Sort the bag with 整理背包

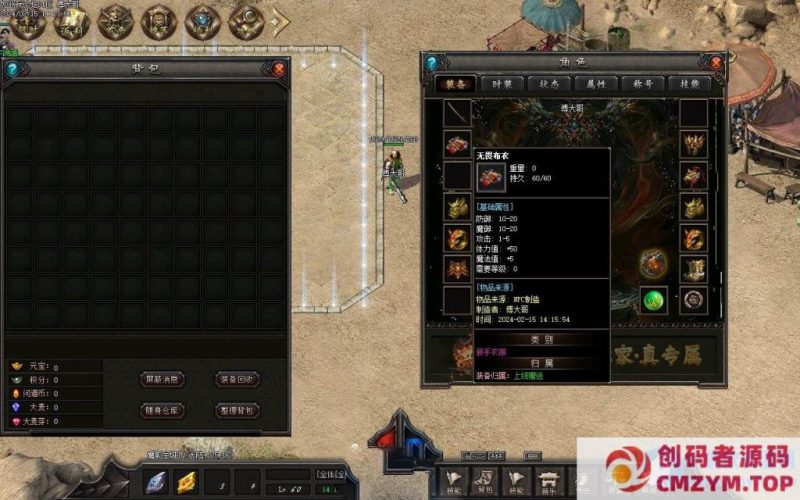point(238,410)
